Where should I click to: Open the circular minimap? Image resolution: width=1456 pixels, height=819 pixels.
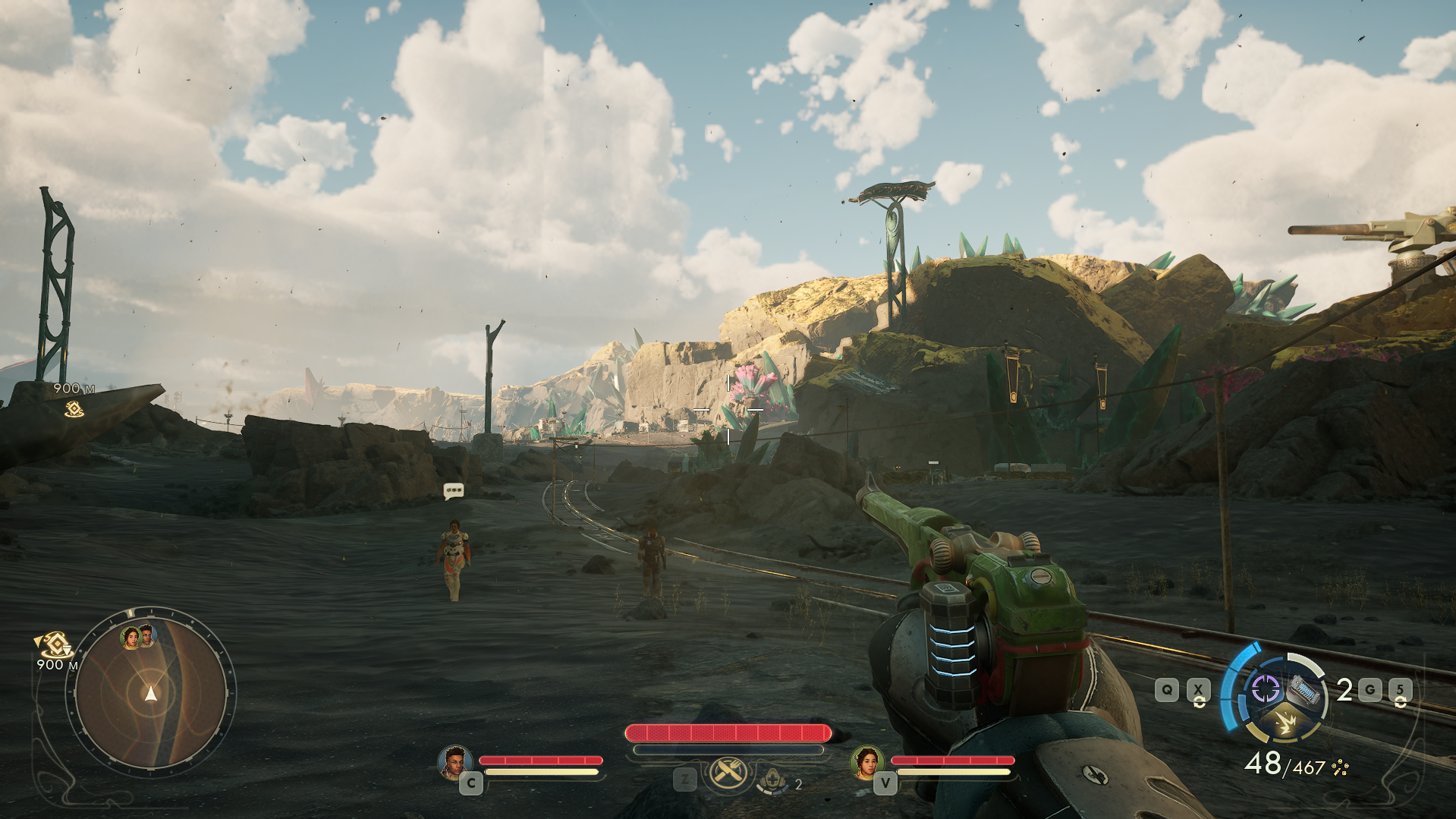[x=151, y=692]
